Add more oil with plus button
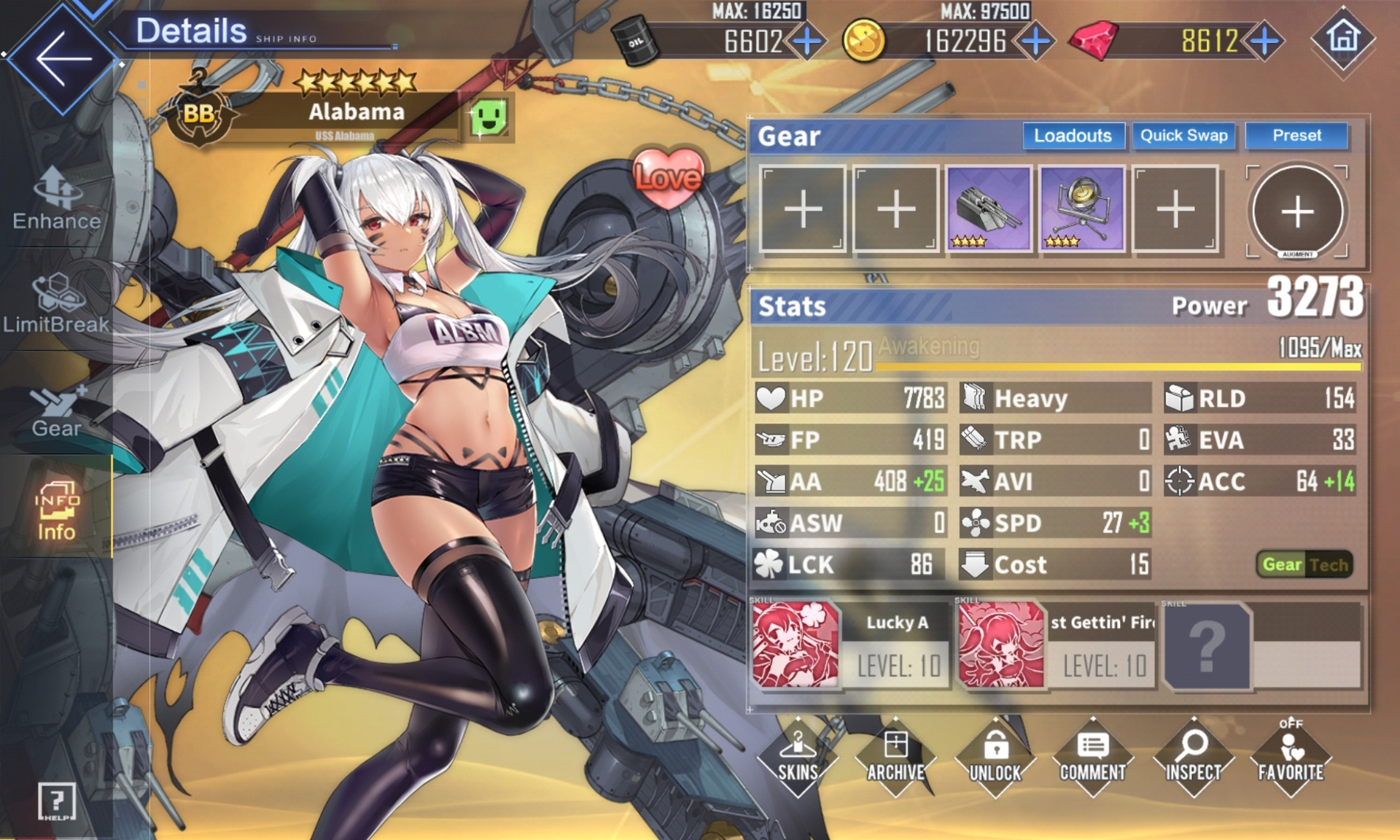 [806, 41]
